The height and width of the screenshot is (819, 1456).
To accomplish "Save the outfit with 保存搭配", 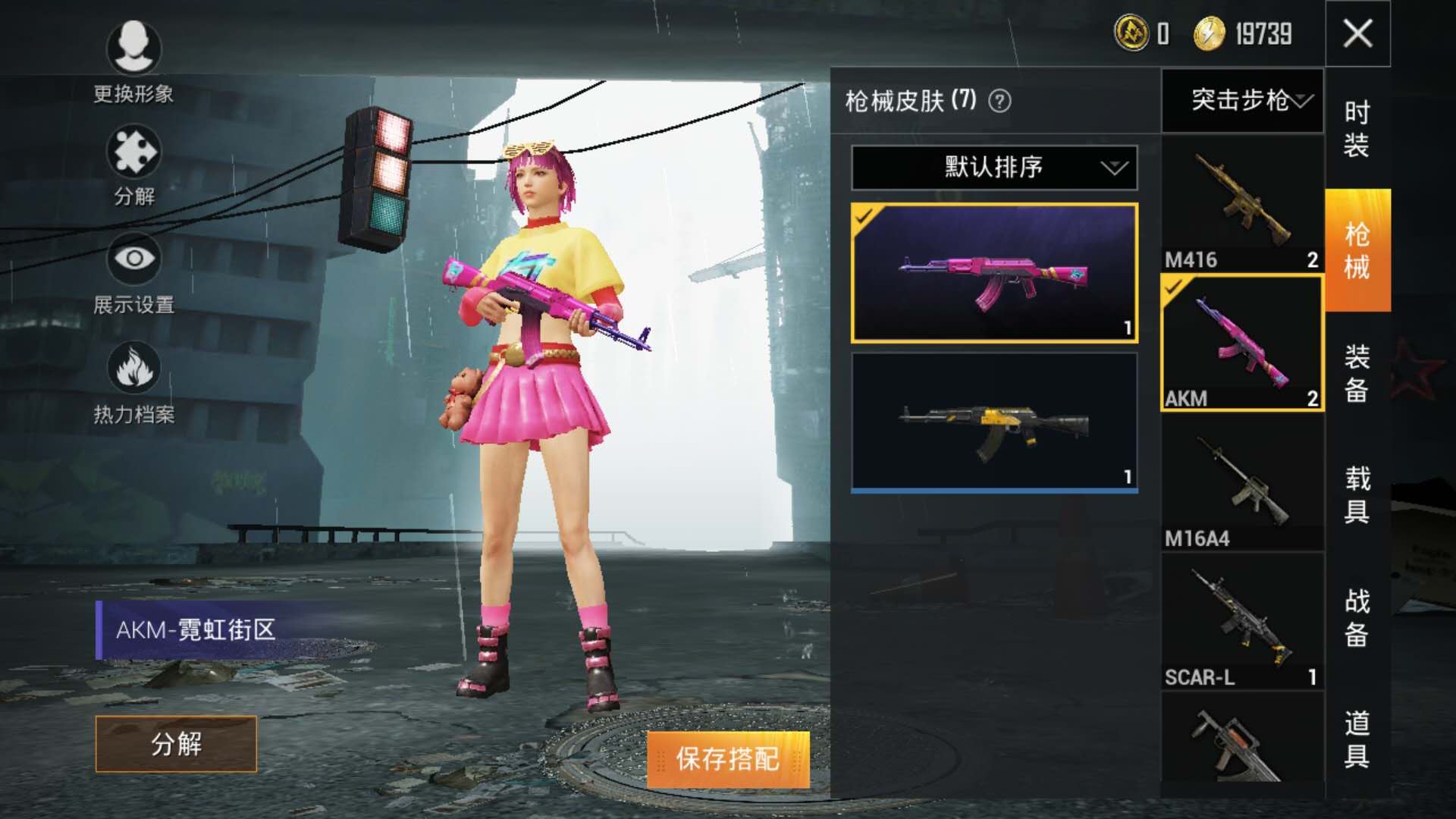I will point(728,759).
